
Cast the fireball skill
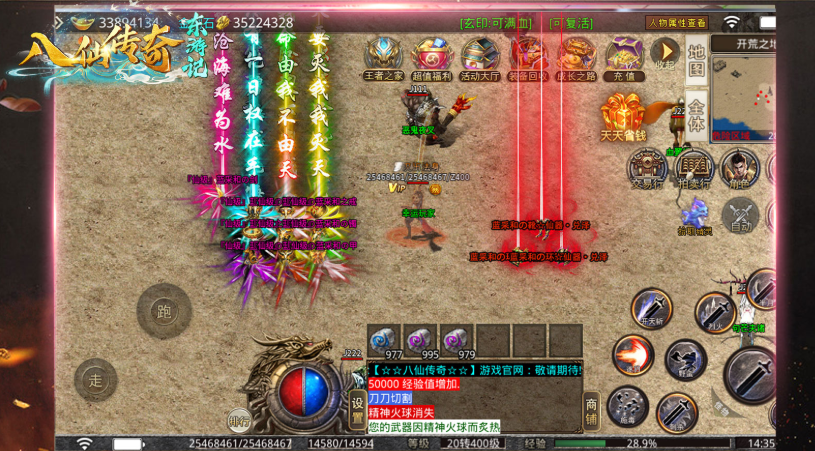pos(632,355)
